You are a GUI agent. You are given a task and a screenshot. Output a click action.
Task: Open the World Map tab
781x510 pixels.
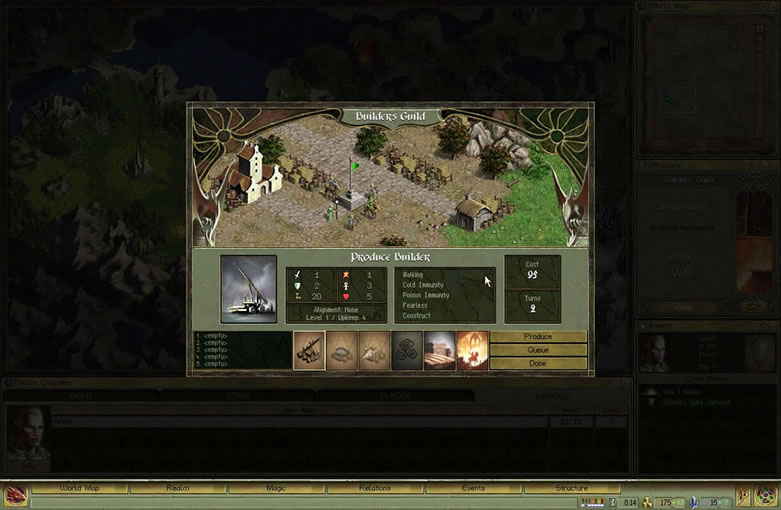tap(79, 488)
